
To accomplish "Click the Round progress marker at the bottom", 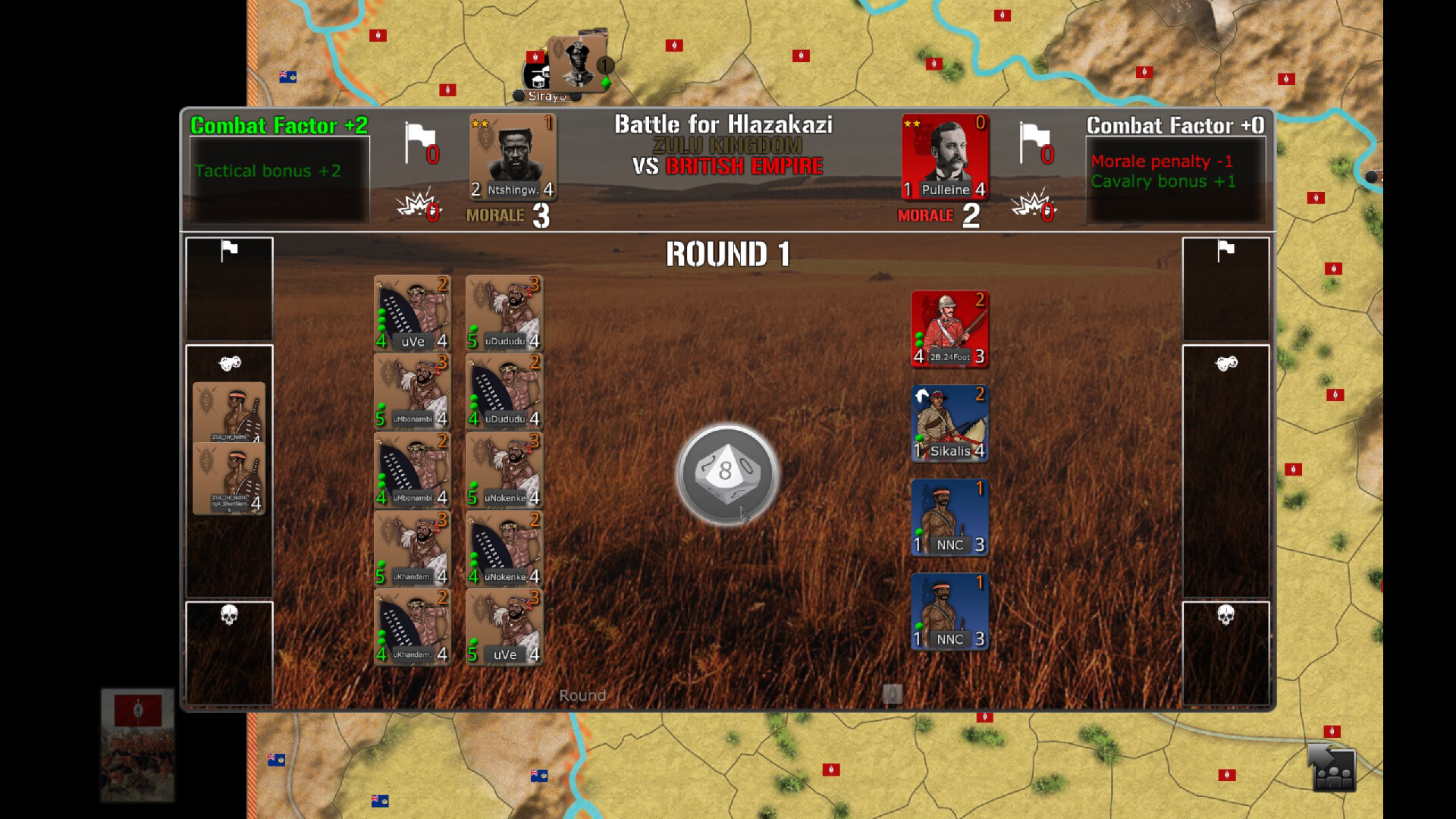I will 893,695.
